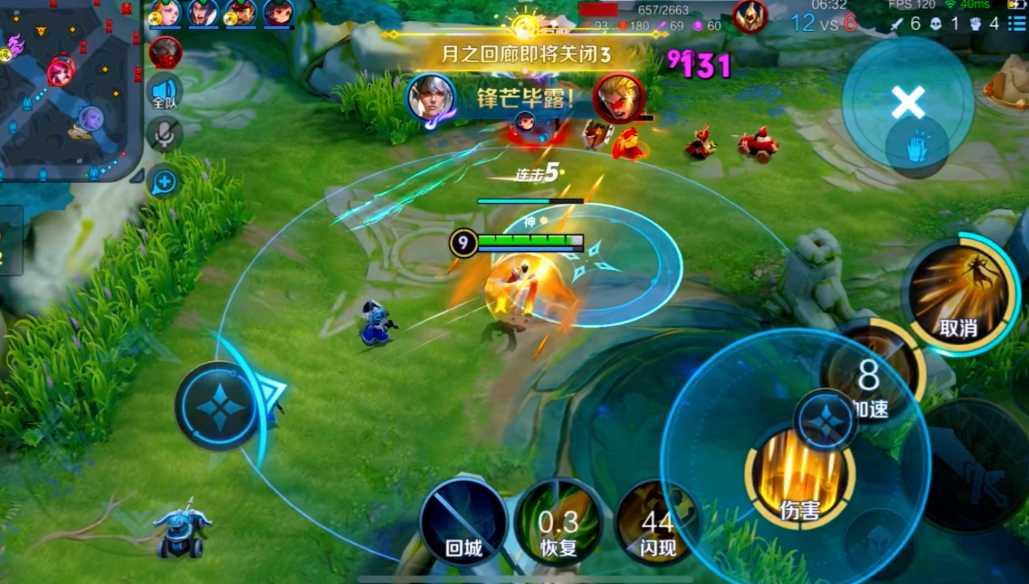Toggle the muted microphone button
Image resolution: width=1029 pixels, height=584 pixels.
[x=165, y=135]
